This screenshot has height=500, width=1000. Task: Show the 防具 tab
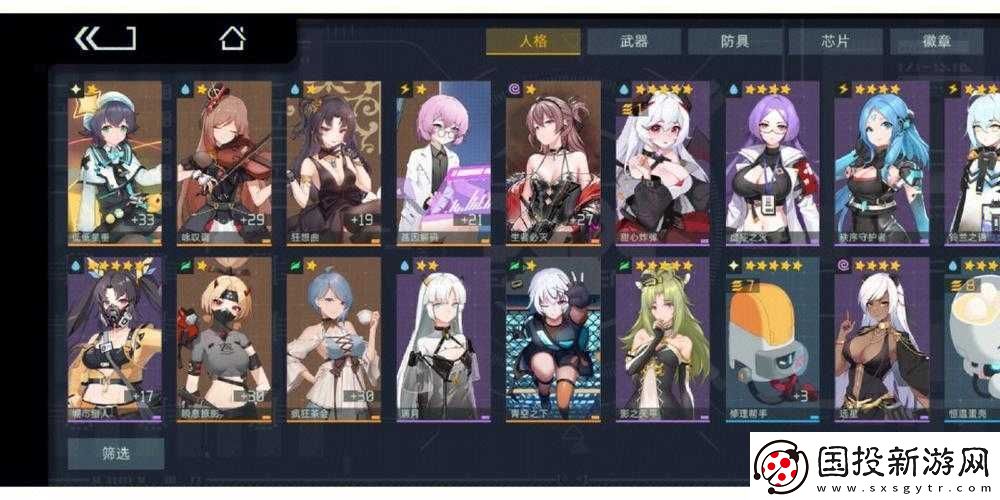[x=734, y=41]
